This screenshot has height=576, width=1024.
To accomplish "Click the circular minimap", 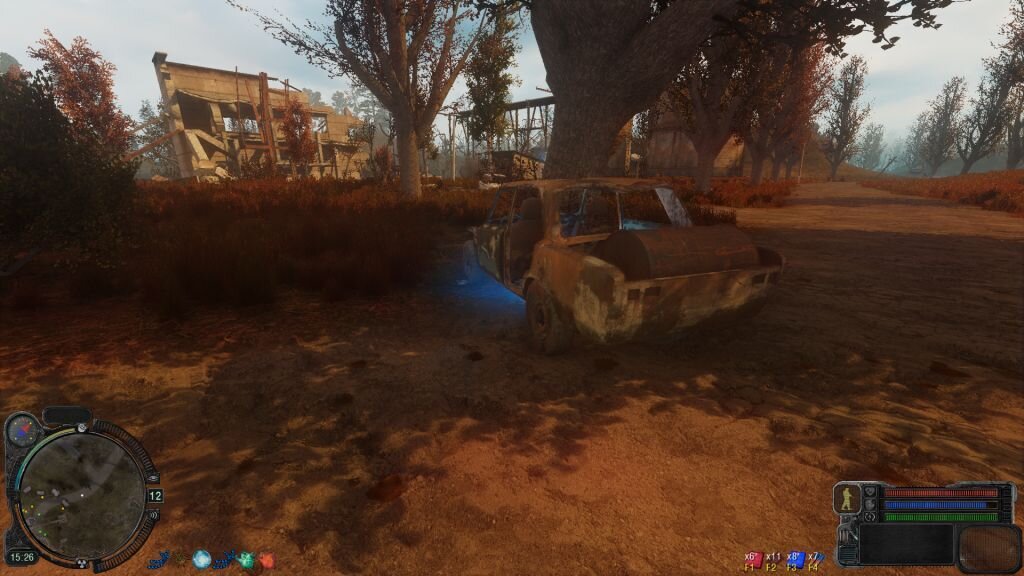I will tap(82, 493).
